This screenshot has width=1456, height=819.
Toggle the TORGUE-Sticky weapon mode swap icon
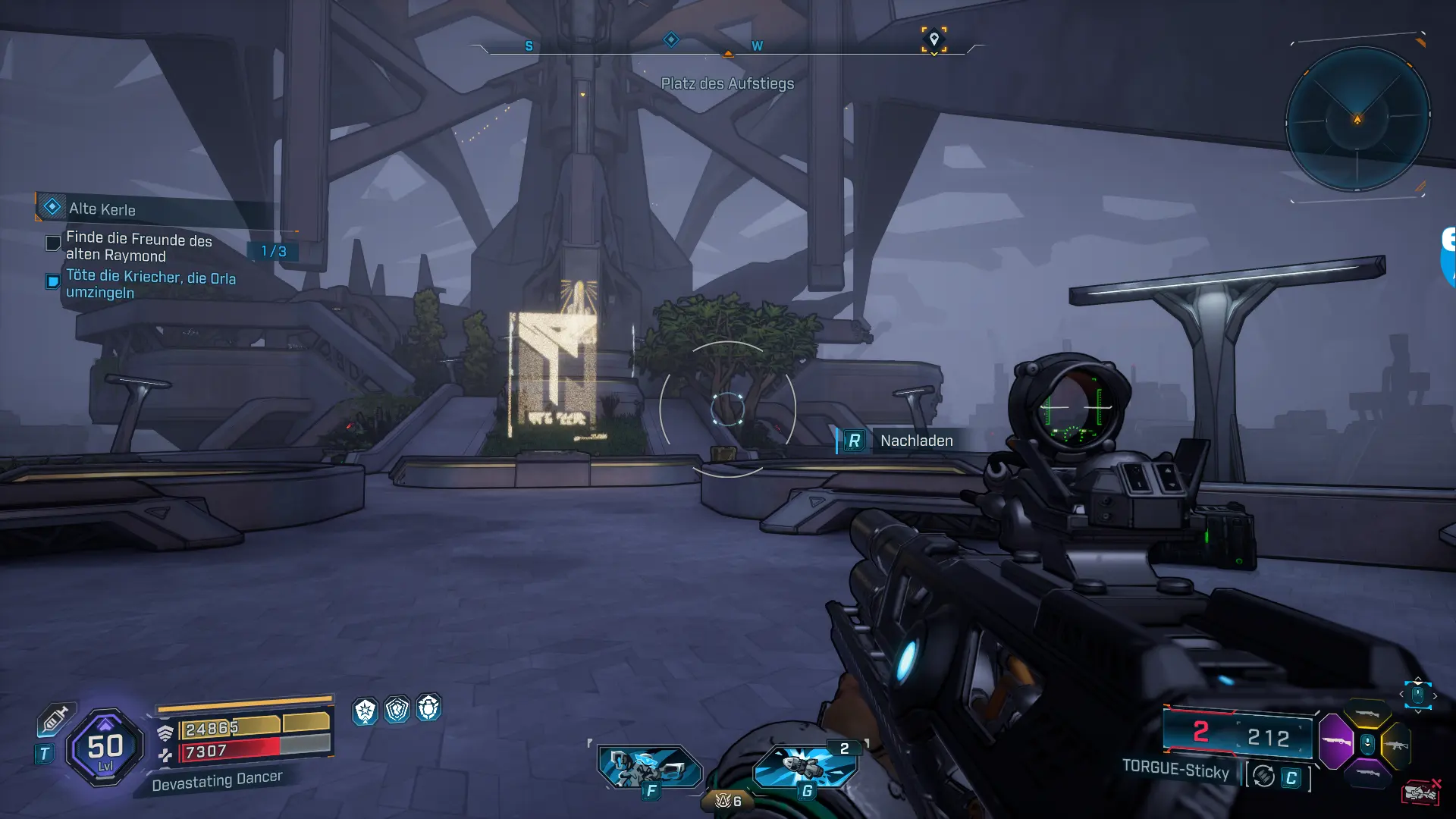coord(1263,777)
